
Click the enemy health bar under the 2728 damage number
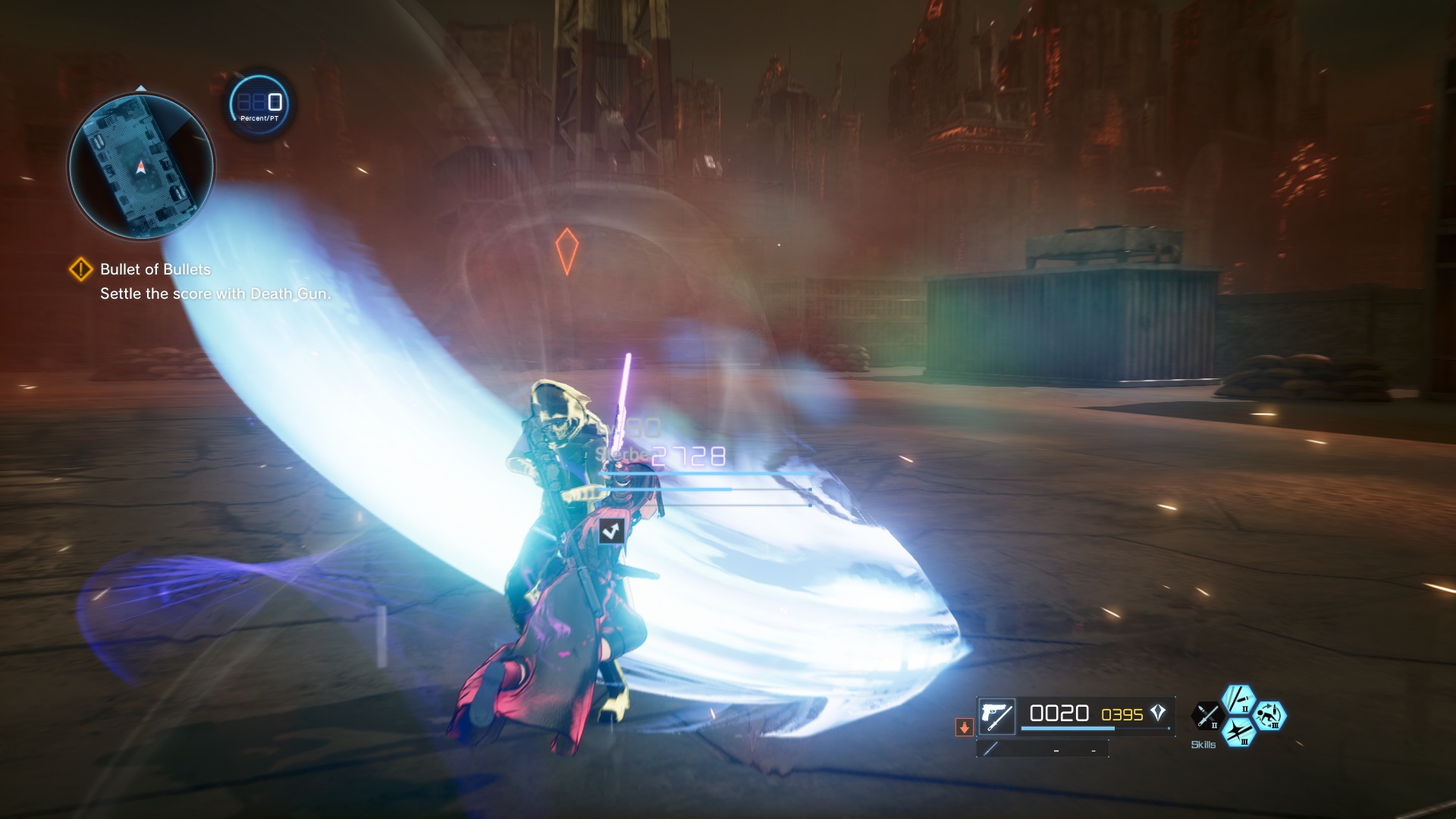coord(701,472)
